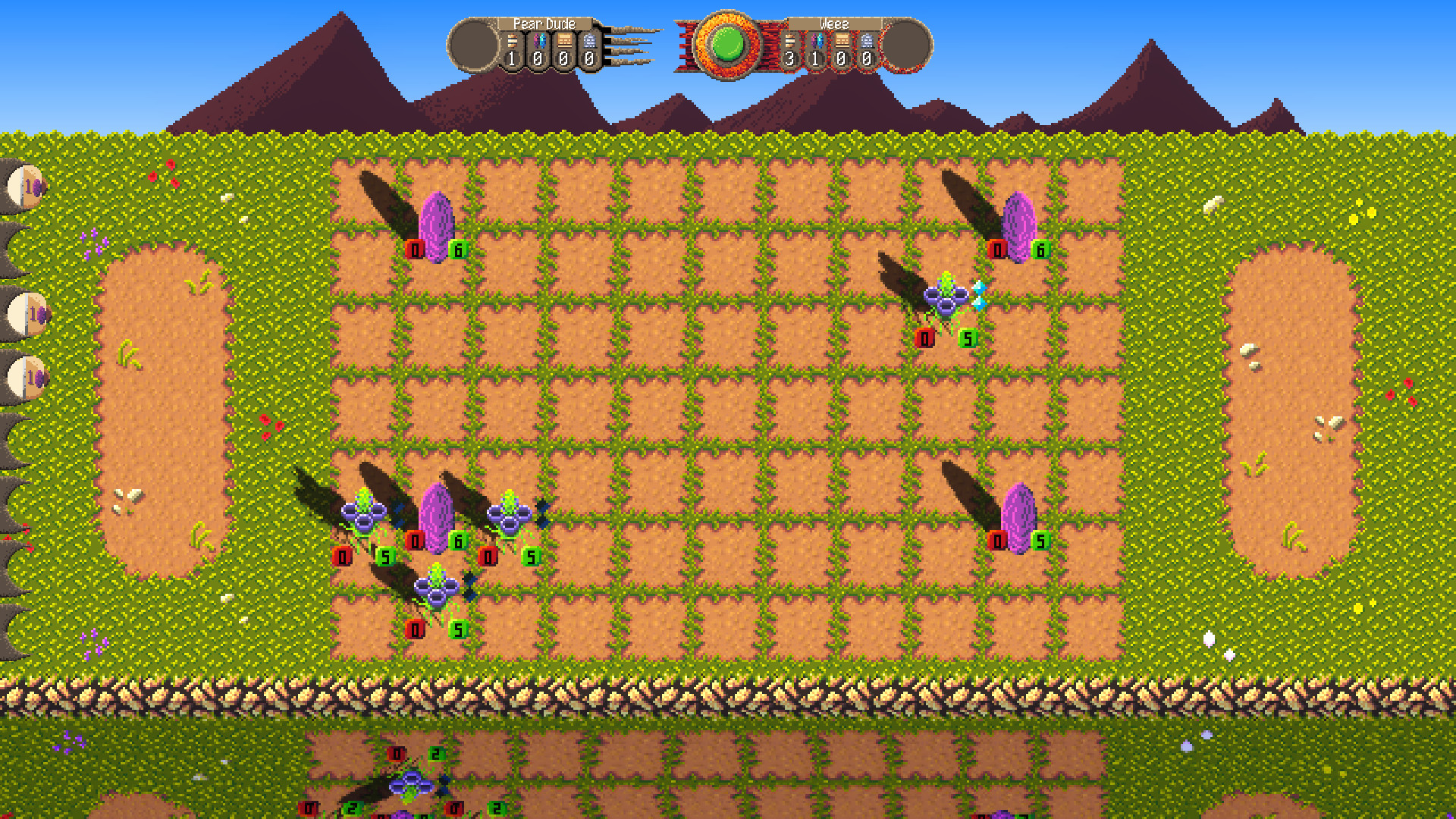Click the wheat resource icon in Pear Dude's panel
The width and height of the screenshot is (1456, 819).
(x=512, y=41)
